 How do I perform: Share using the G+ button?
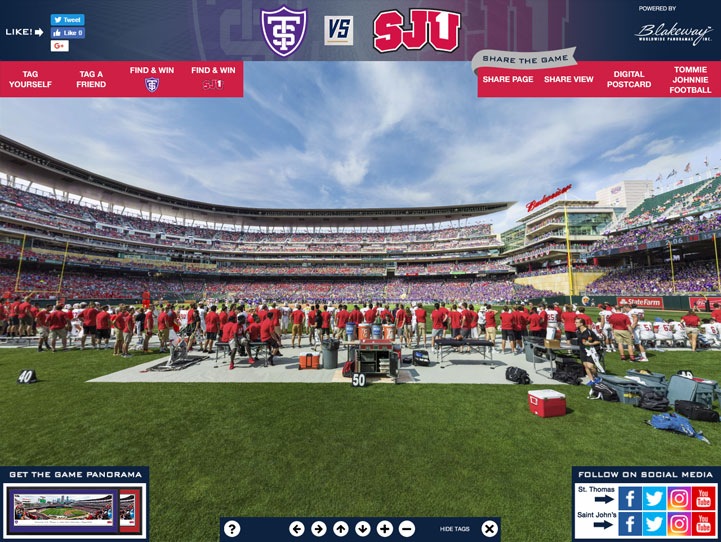click(x=60, y=46)
